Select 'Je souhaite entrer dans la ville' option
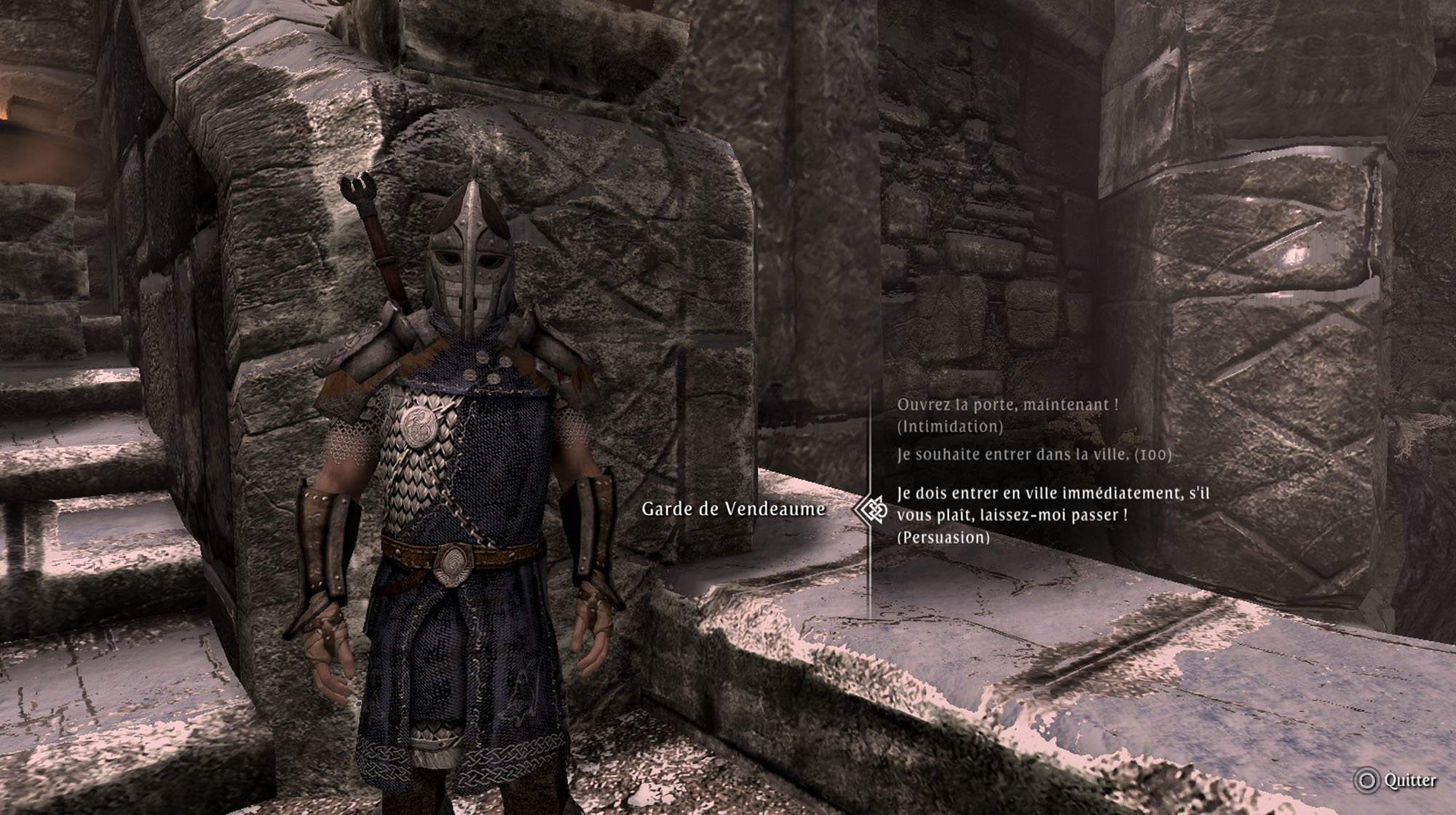The height and width of the screenshot is (815, 1456). 1034,454
